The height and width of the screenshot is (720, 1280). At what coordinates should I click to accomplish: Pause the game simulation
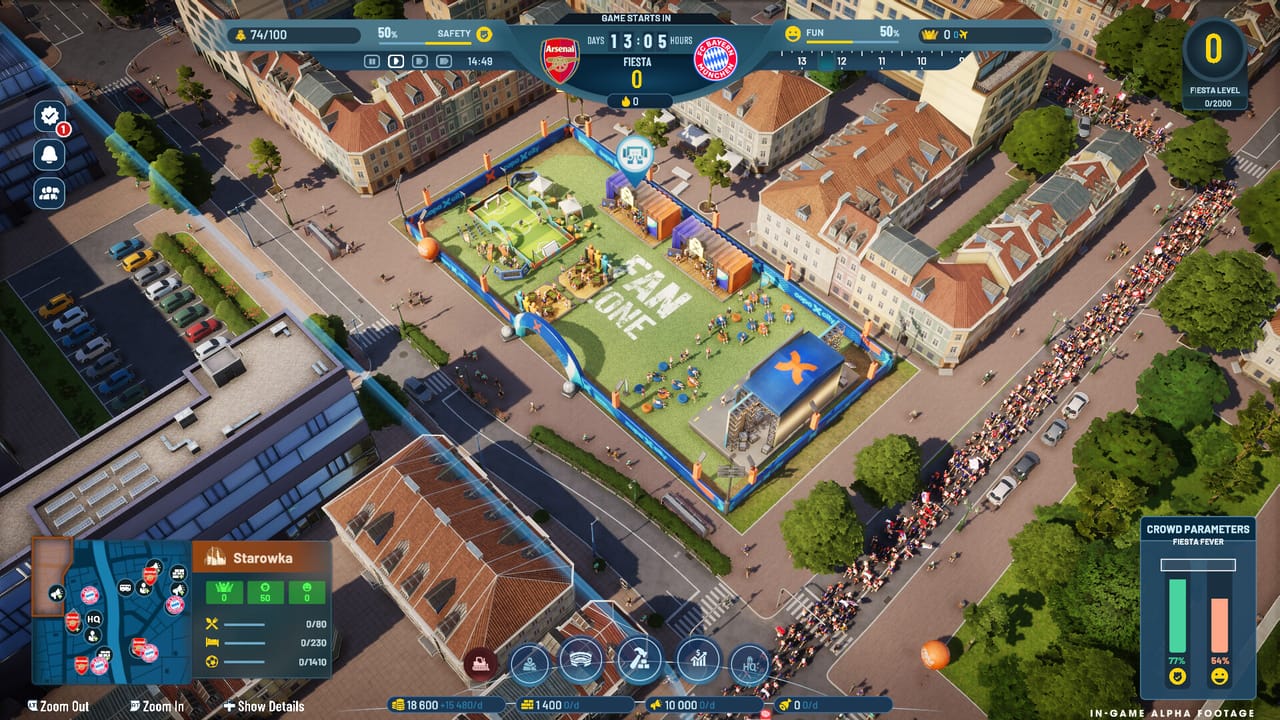coord(372,60)
